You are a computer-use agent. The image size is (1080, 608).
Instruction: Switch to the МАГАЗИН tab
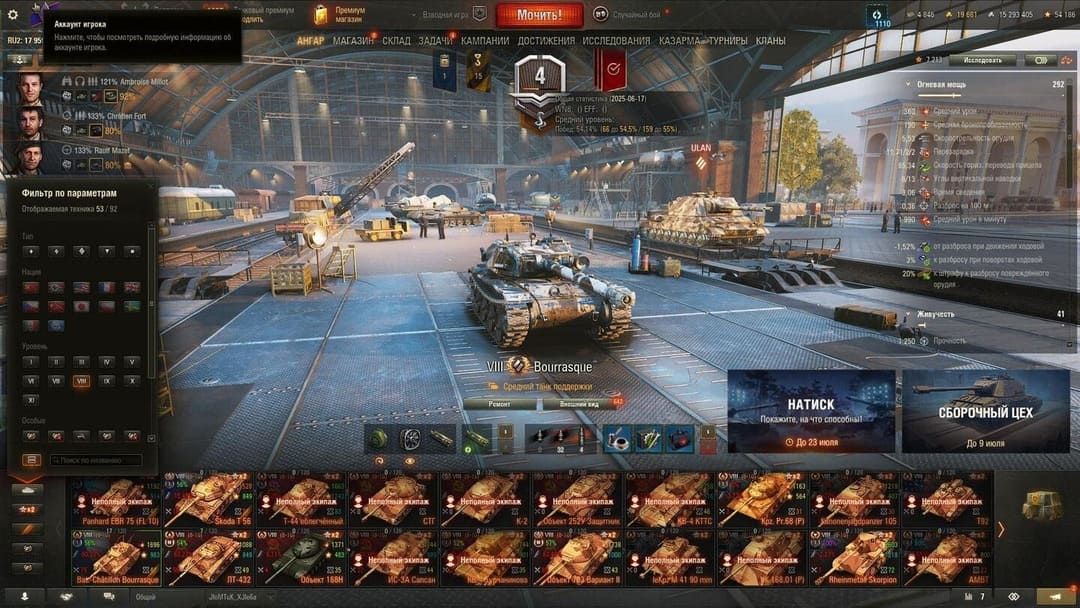tap(353, 41)
